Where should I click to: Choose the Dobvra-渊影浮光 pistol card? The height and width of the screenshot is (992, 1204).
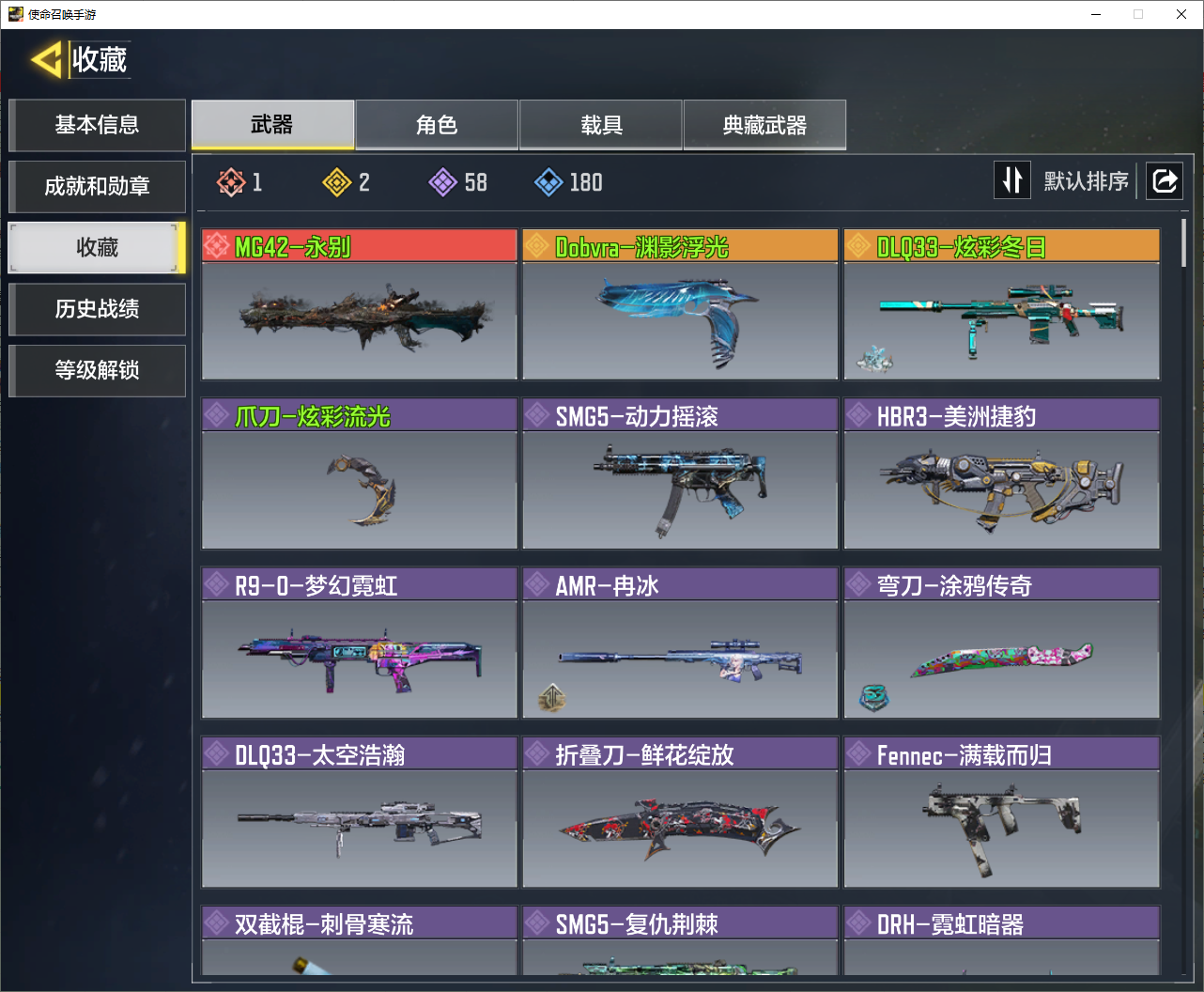pyautogui.click(x=680, y=304)
